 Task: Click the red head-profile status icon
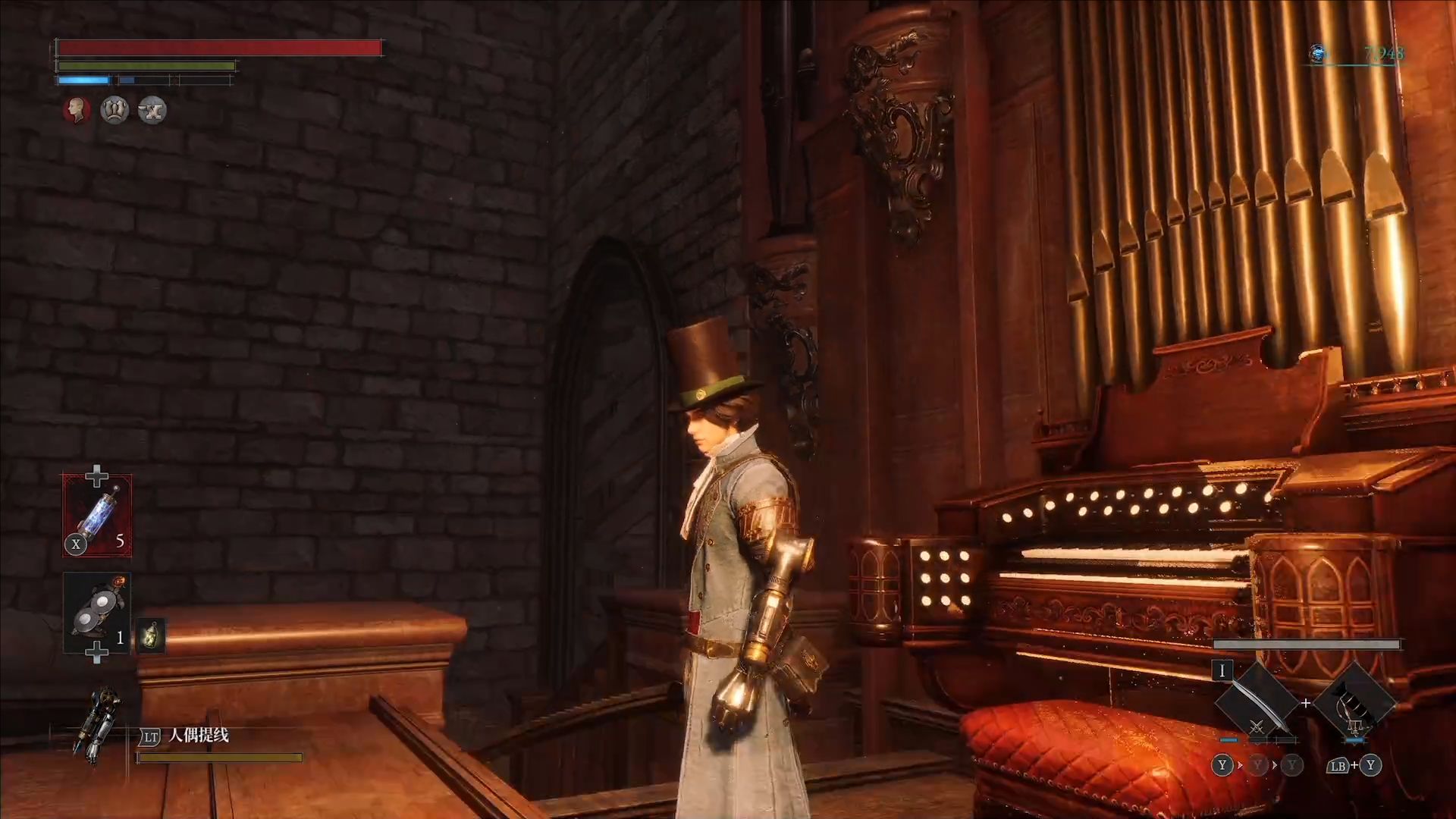(77, 111)
